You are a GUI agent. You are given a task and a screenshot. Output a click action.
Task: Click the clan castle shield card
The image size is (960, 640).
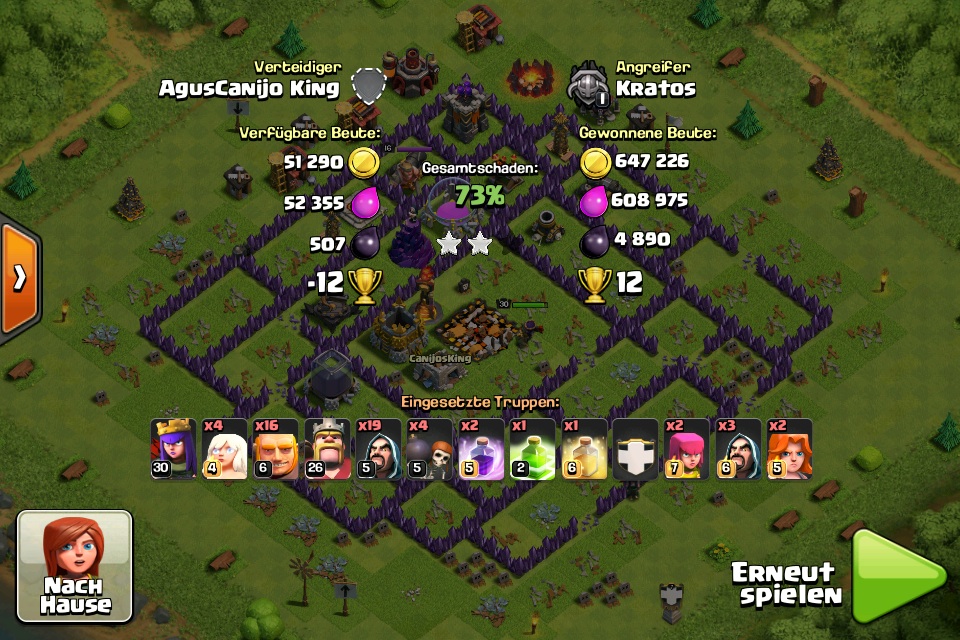[x=636, y=448]
